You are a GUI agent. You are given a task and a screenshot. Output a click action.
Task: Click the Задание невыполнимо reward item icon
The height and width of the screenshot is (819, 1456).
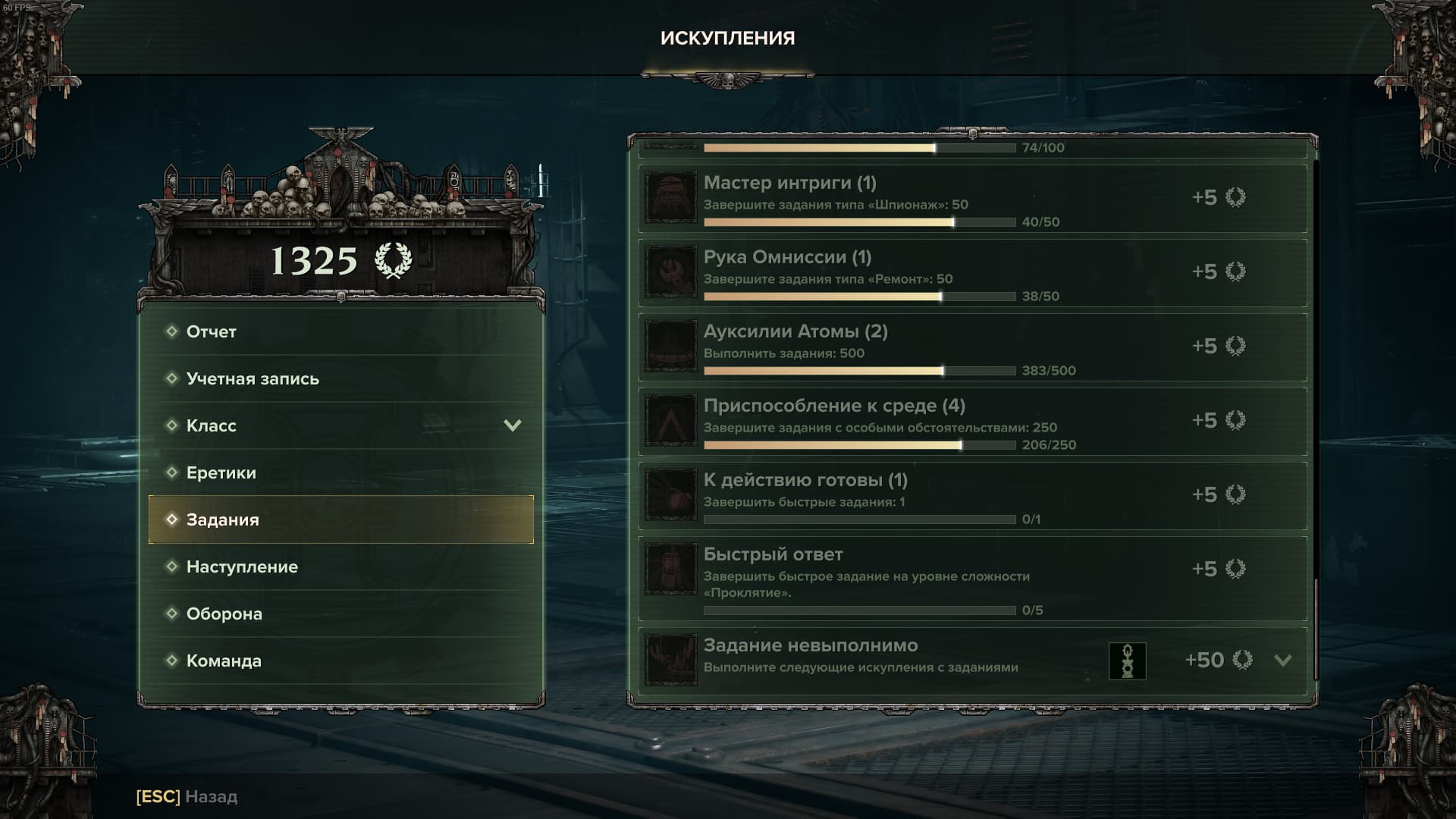[1127, 661]
